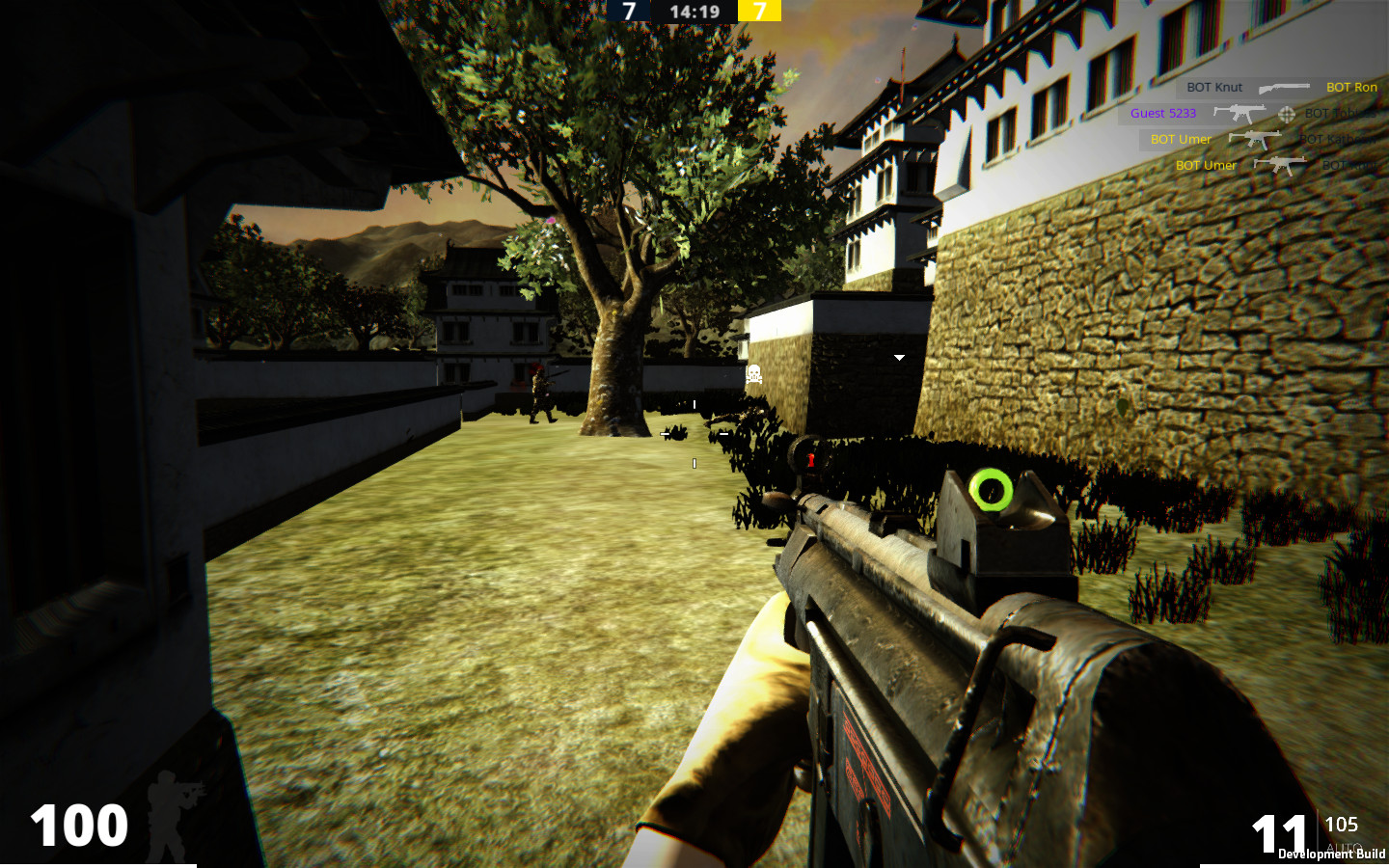The image size is (1389, 868).
Task: Click the BOT Knut name in the killfeed
Action: pos(1213,87)
